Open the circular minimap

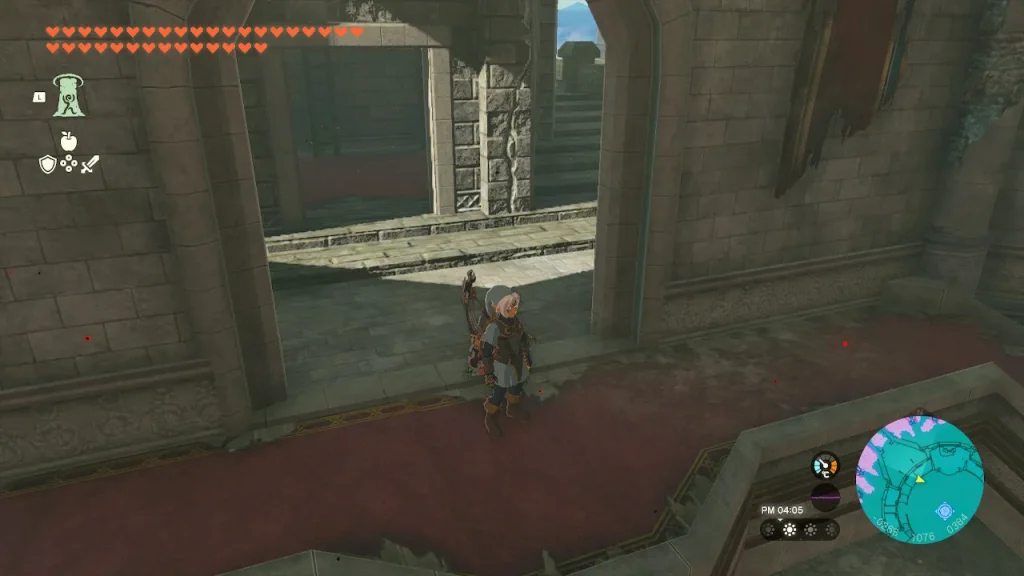point(919,480)
